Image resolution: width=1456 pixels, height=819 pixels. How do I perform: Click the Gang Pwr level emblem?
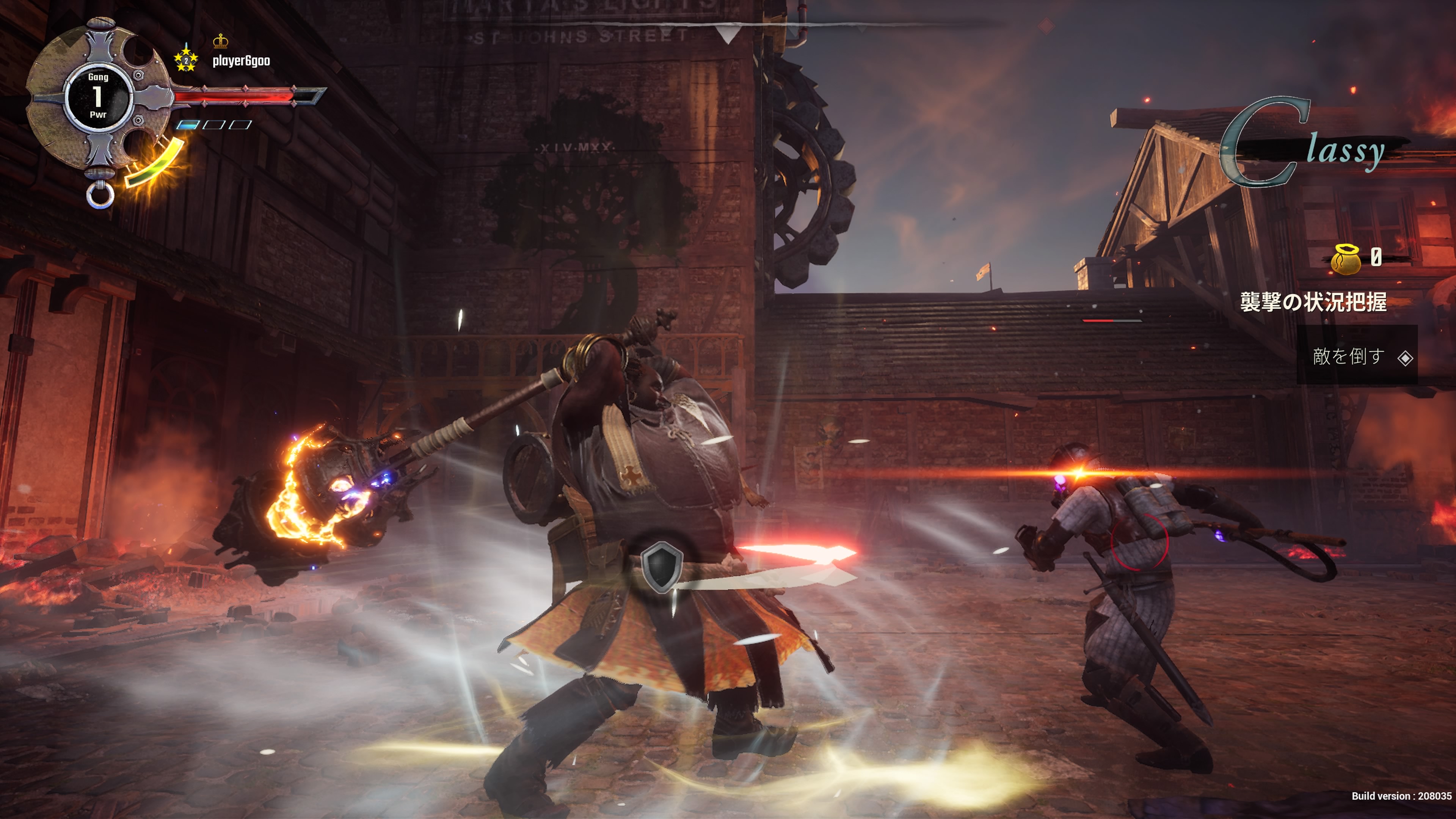click(98, 96)
